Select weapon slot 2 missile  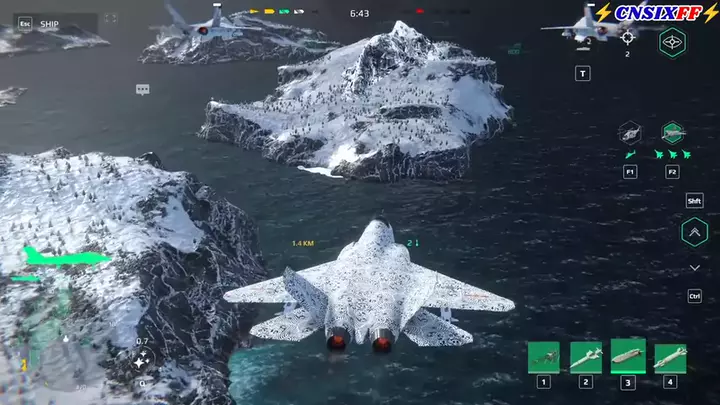pyautogui.click(x=586, y=357)
